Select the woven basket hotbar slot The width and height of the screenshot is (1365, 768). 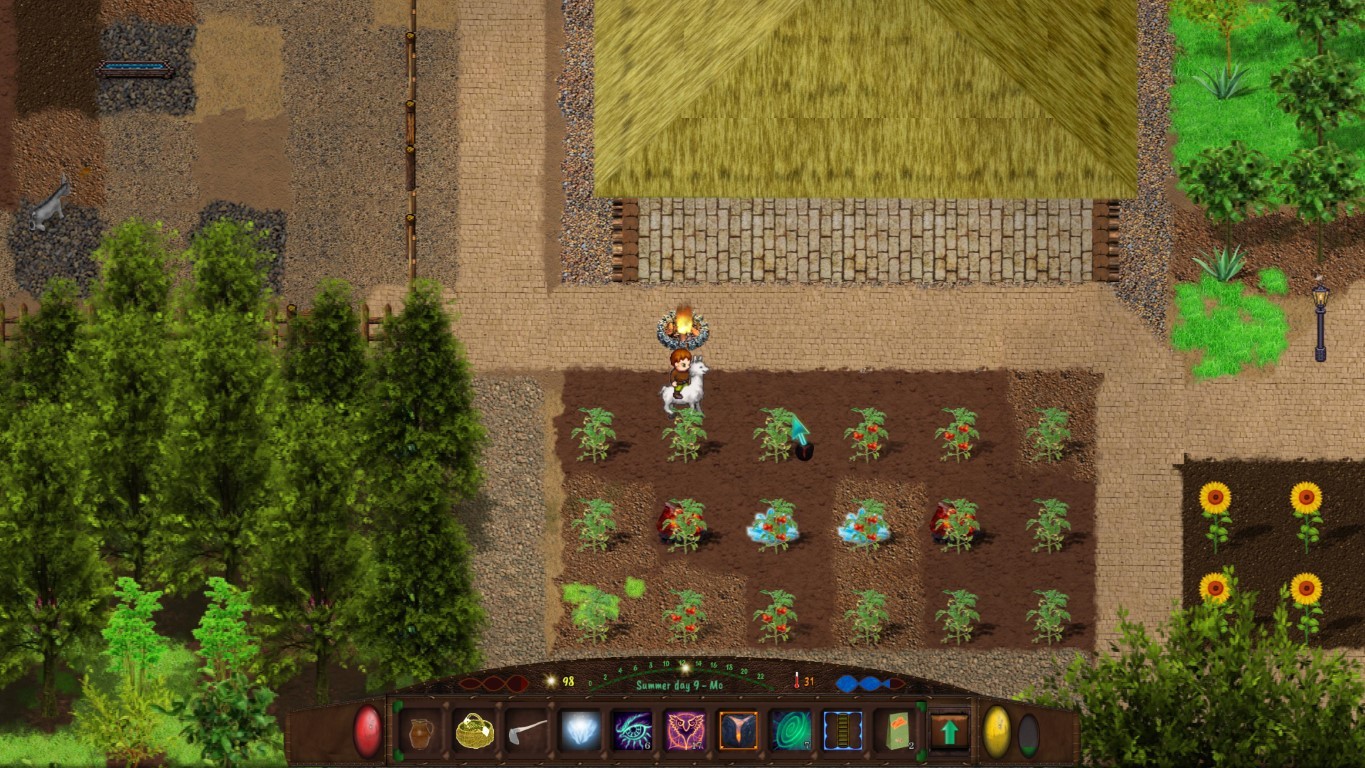(x=473, y=731)
